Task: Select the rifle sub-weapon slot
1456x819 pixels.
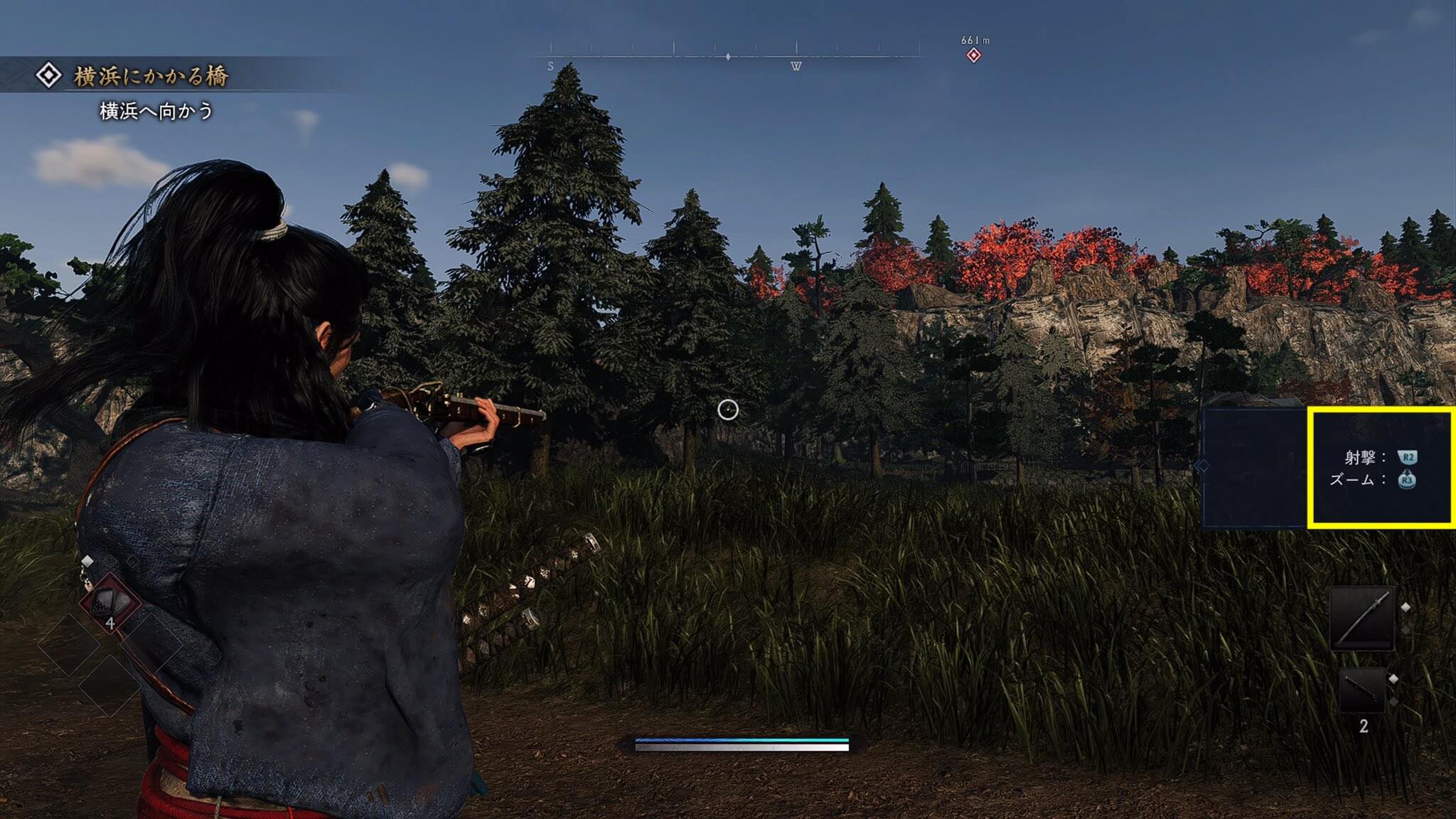Action: tap(1363, 690)
